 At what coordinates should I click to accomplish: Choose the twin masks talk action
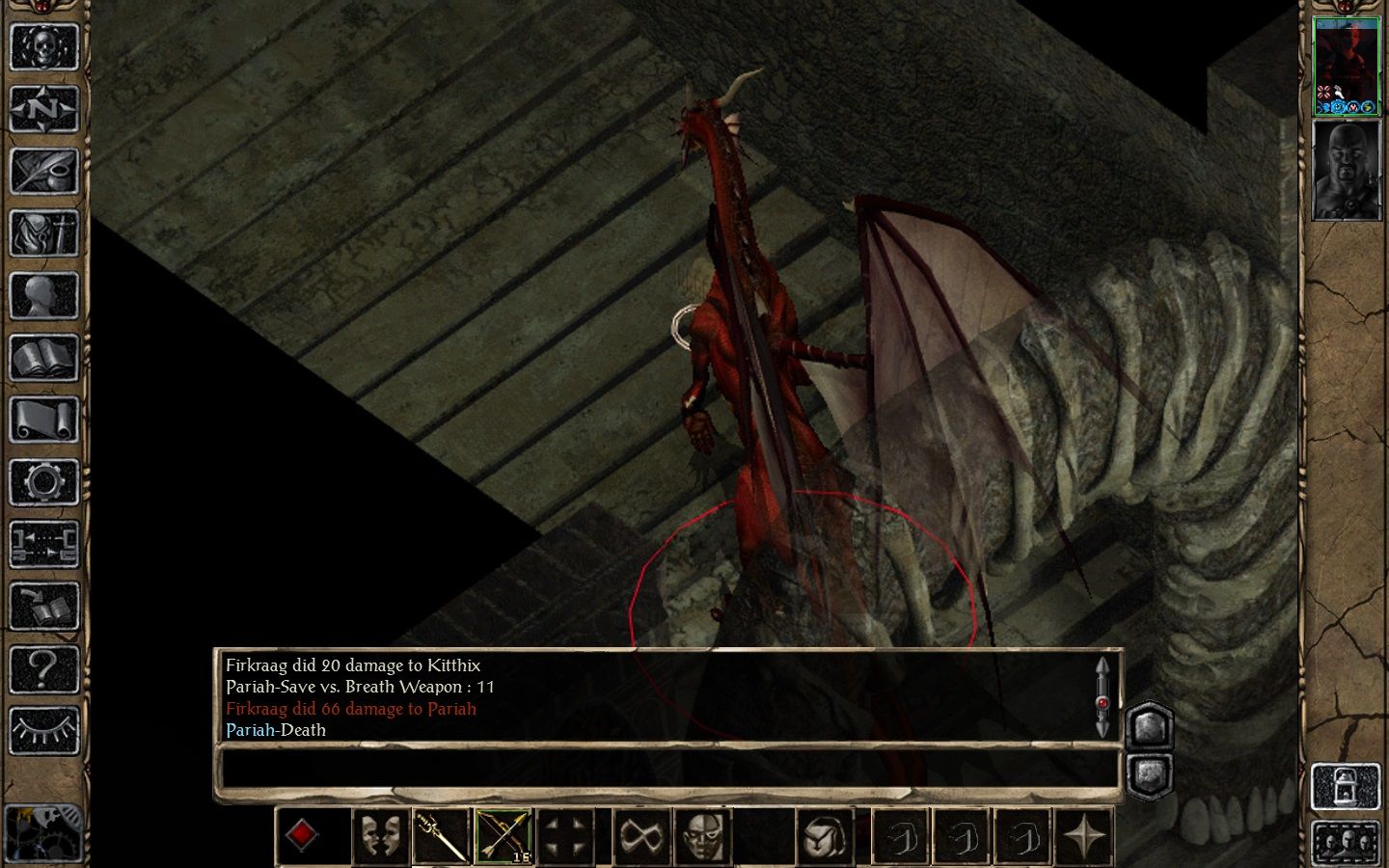point(379,835)
